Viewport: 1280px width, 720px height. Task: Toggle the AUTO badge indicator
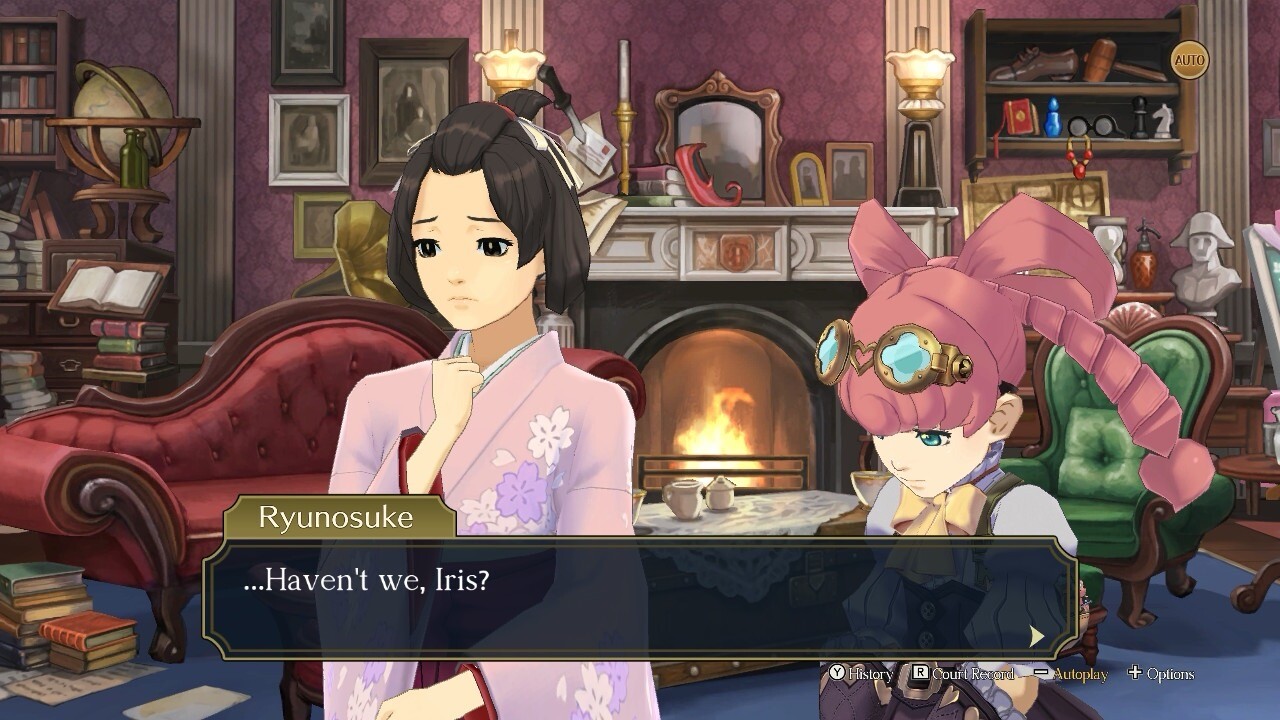(x=1189, y=60)
